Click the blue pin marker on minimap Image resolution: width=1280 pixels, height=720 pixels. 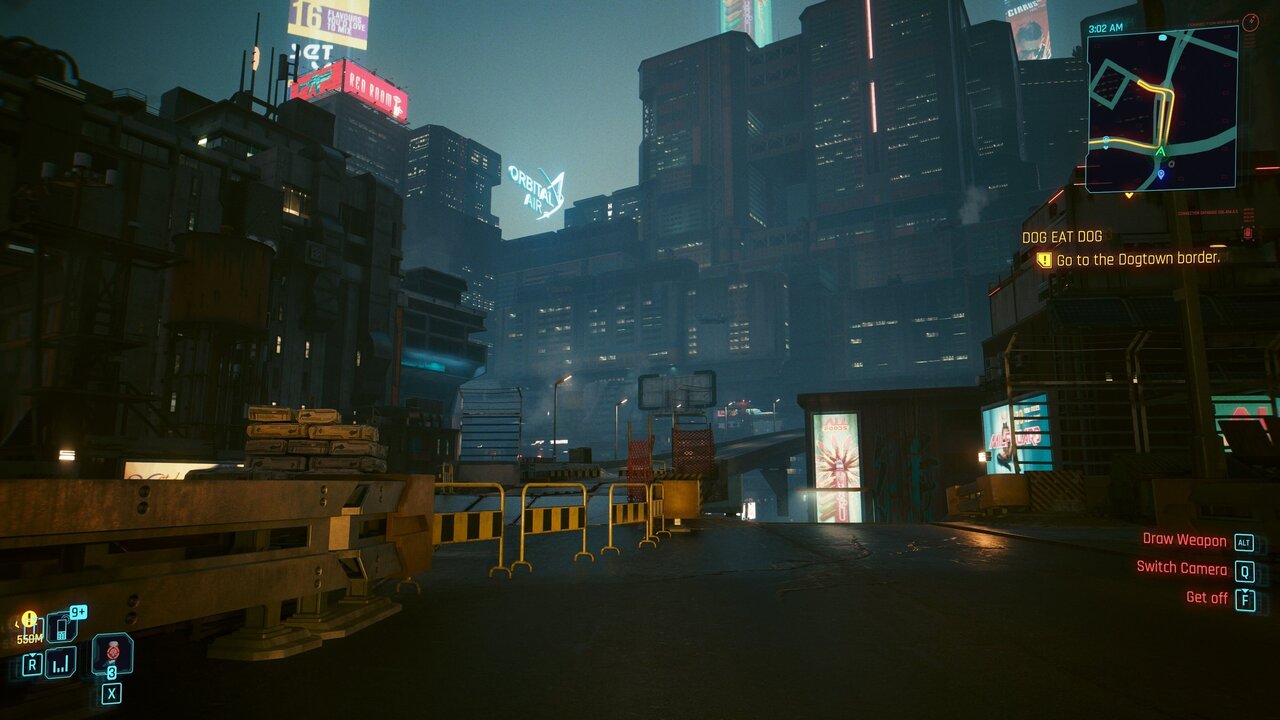click(x=1161, y=175)
